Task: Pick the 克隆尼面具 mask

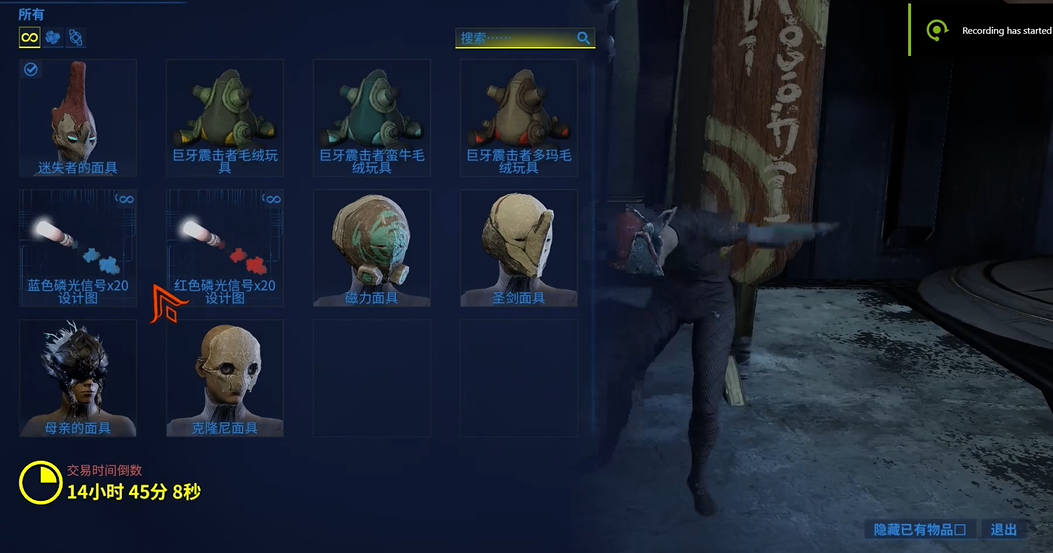Action: (224, 378)
